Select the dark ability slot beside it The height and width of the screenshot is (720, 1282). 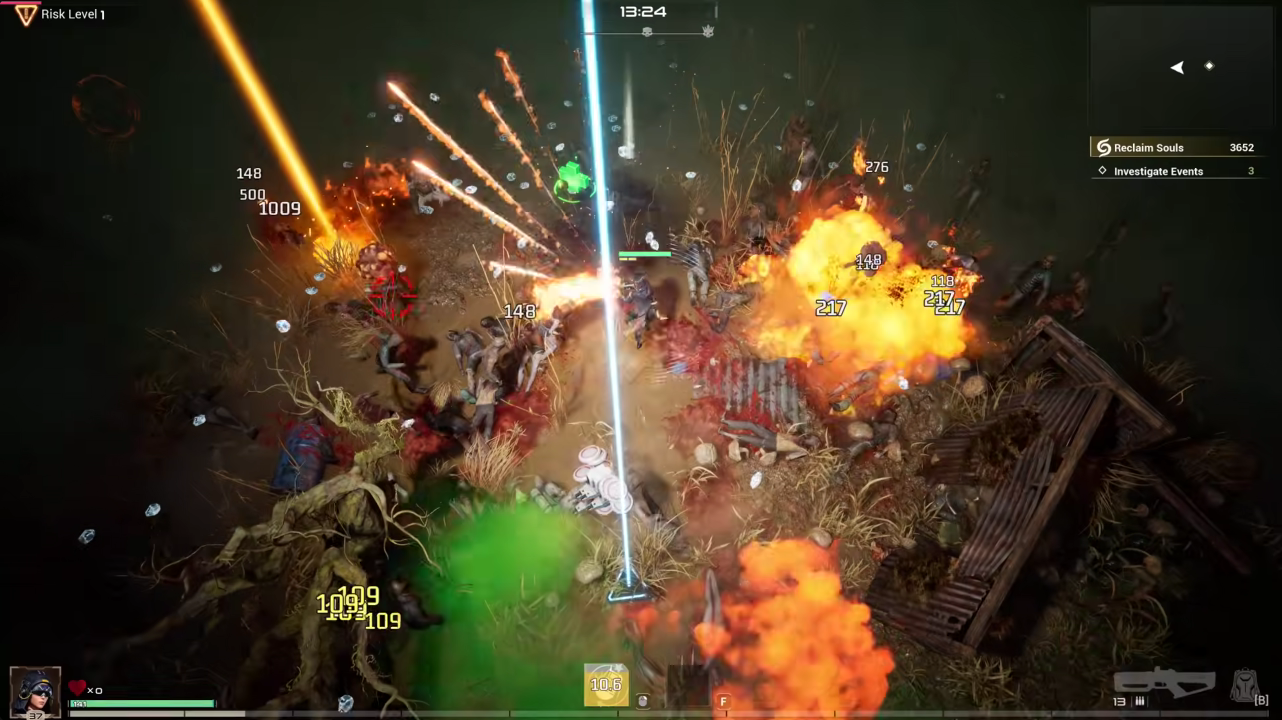(x=688, y=686)
